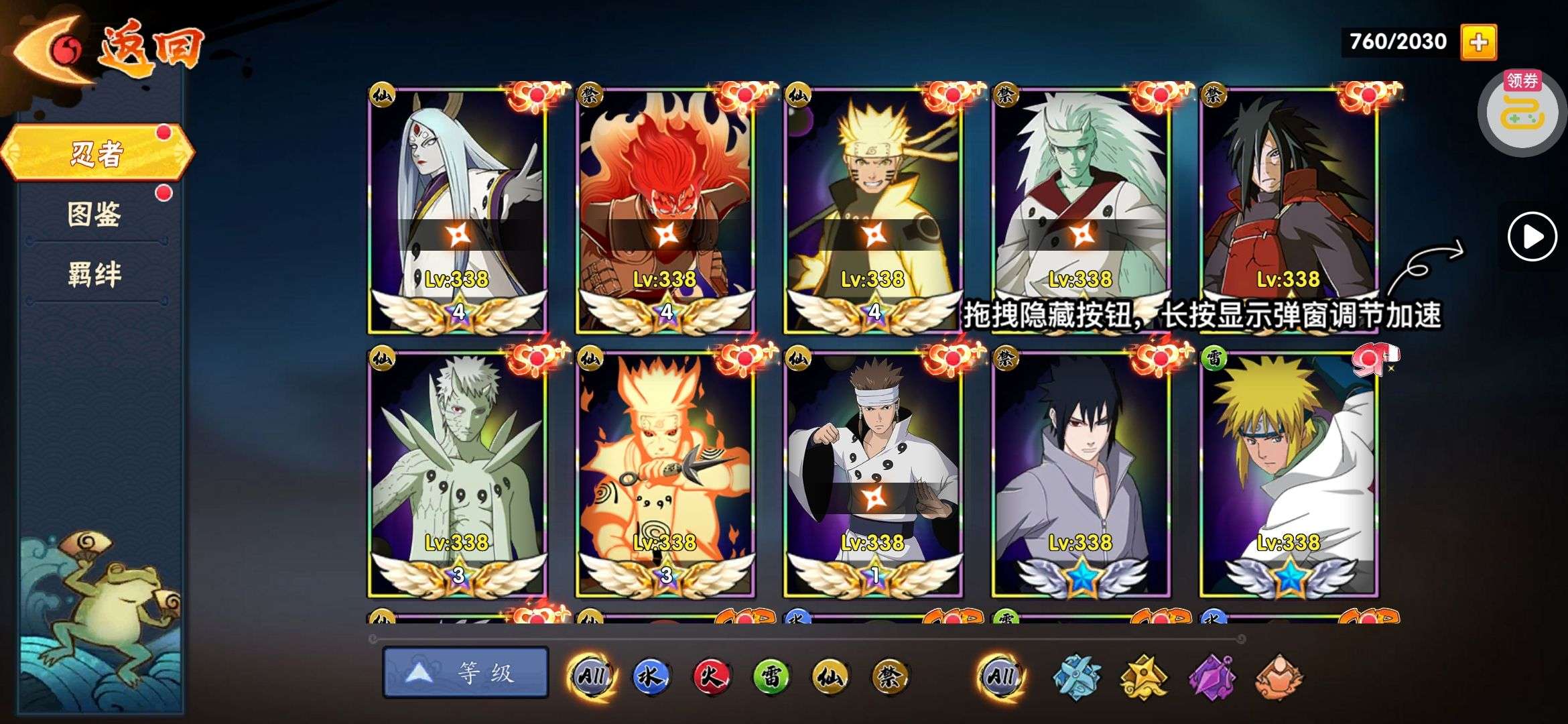
Task: Toggle the 等级 sort button
Action: [x=466, y=672]
